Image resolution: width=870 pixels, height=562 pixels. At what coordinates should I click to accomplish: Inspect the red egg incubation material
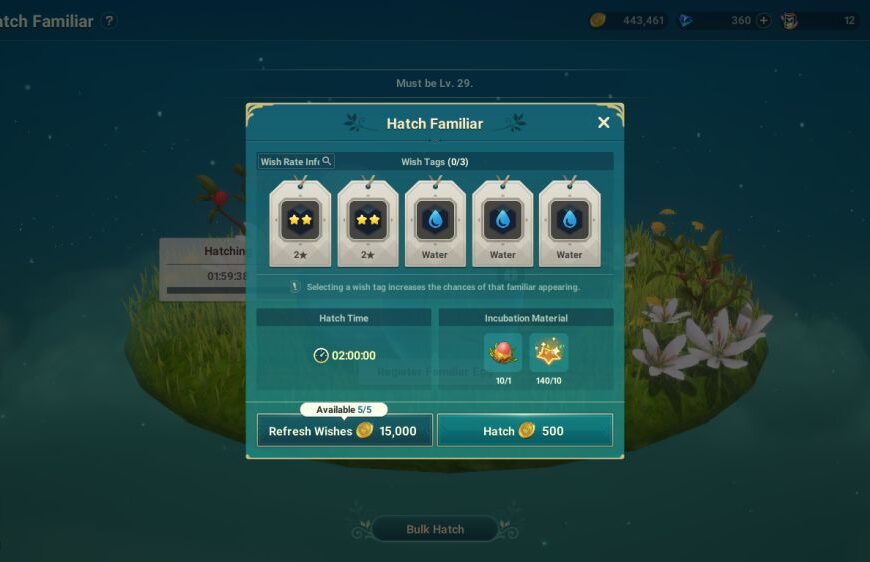[x=503, y=353]
